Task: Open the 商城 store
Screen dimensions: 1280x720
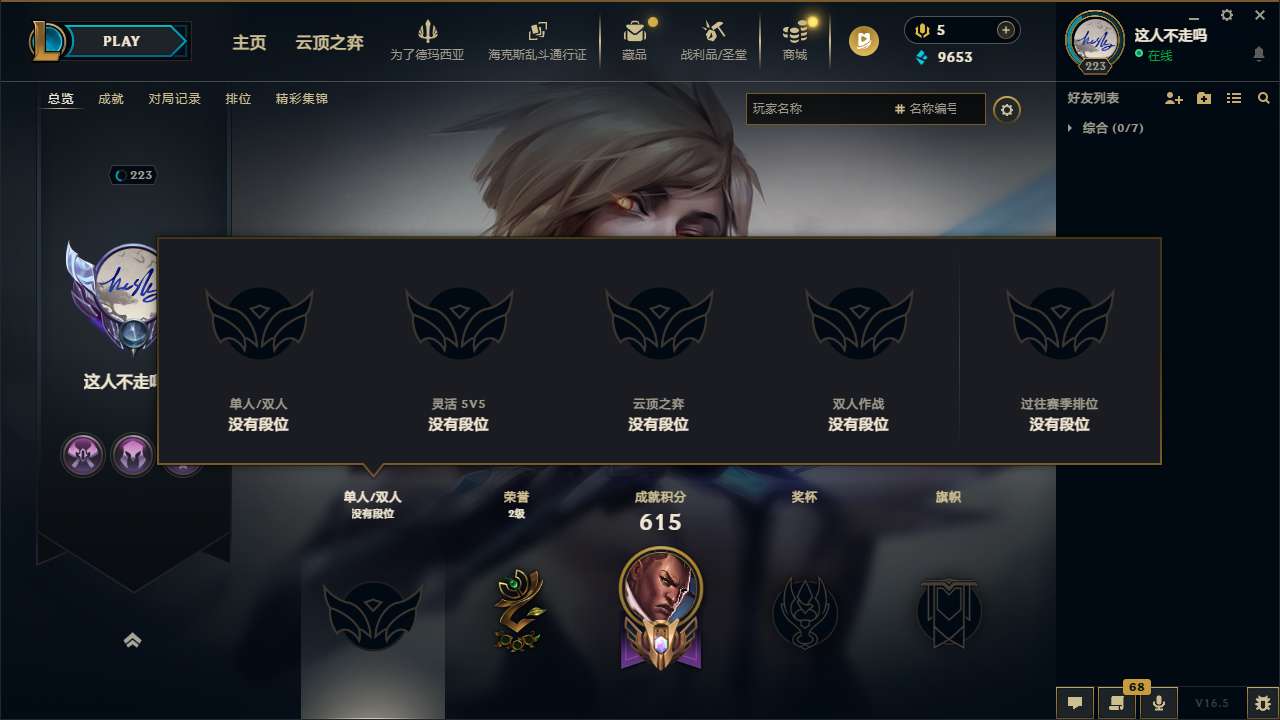Action: click(x=795, y=40)
